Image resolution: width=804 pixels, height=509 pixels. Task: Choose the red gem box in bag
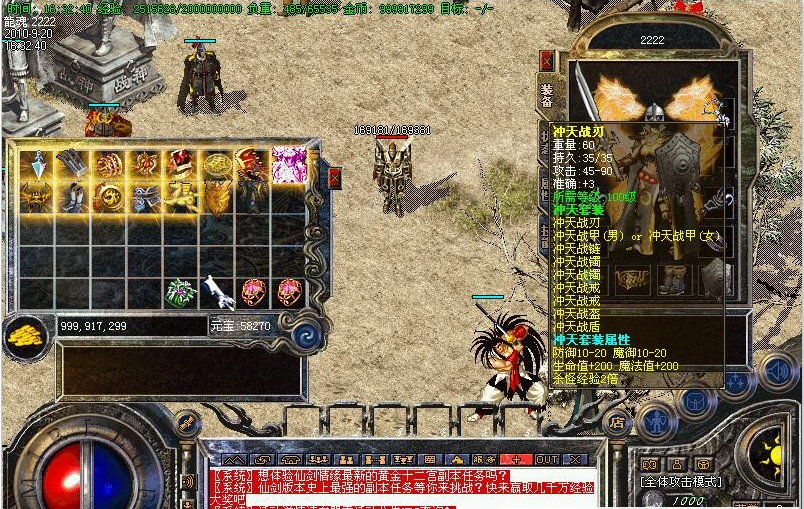click(180, 164)
